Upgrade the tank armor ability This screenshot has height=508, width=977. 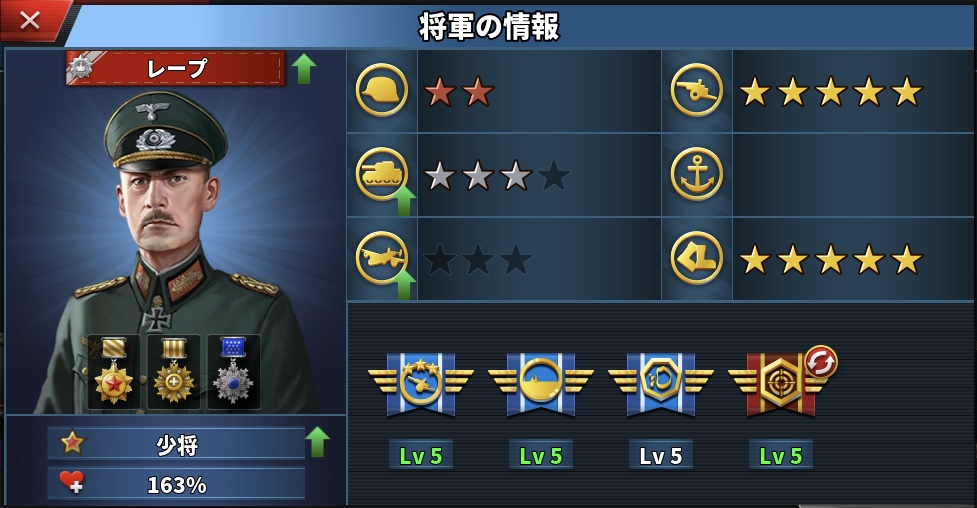403,200
